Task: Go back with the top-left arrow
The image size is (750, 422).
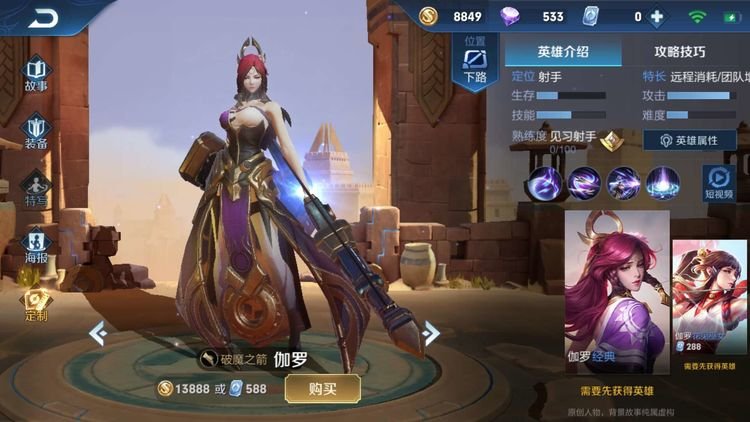Action: [43, 18]
